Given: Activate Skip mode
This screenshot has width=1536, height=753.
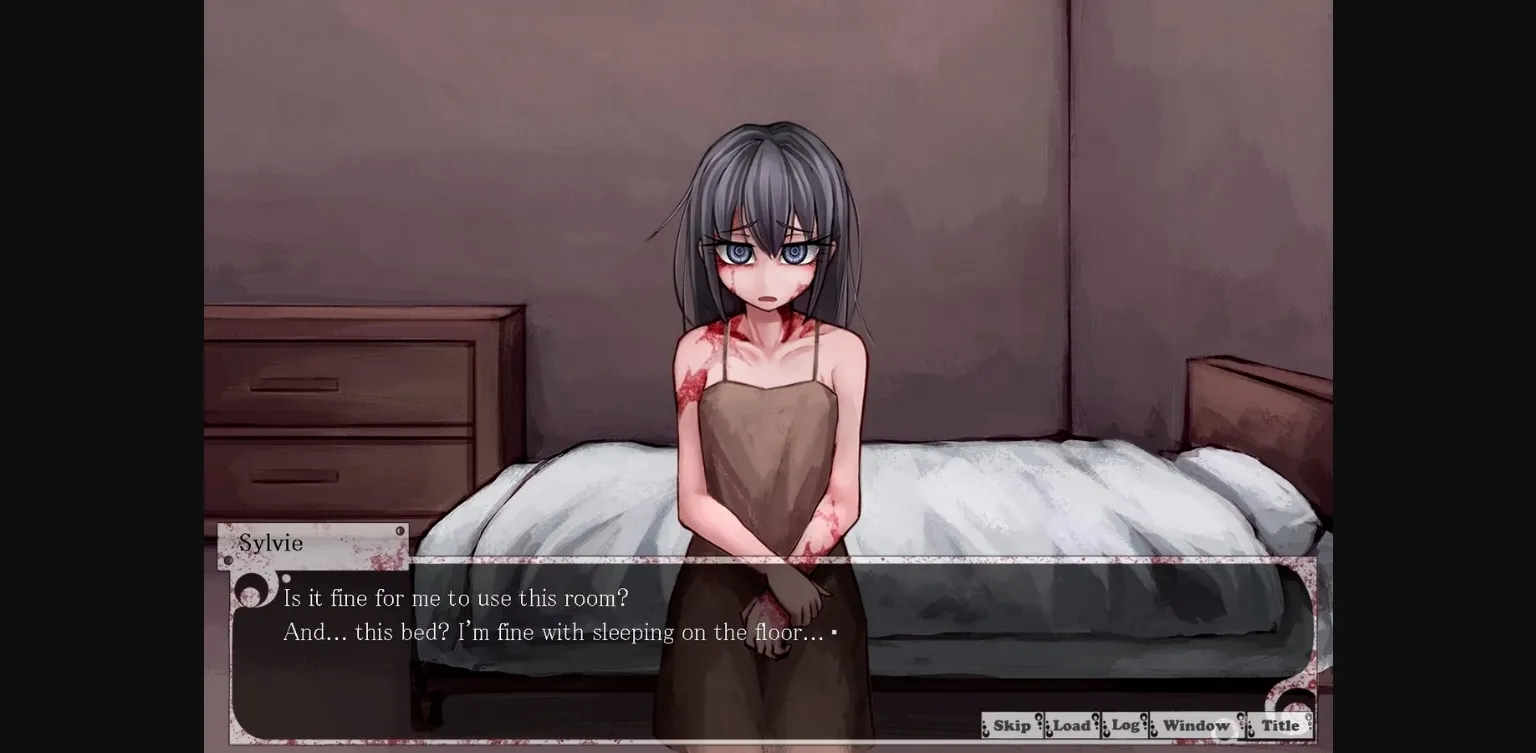Looking at the screenshot, I should tap(1011, 725).
